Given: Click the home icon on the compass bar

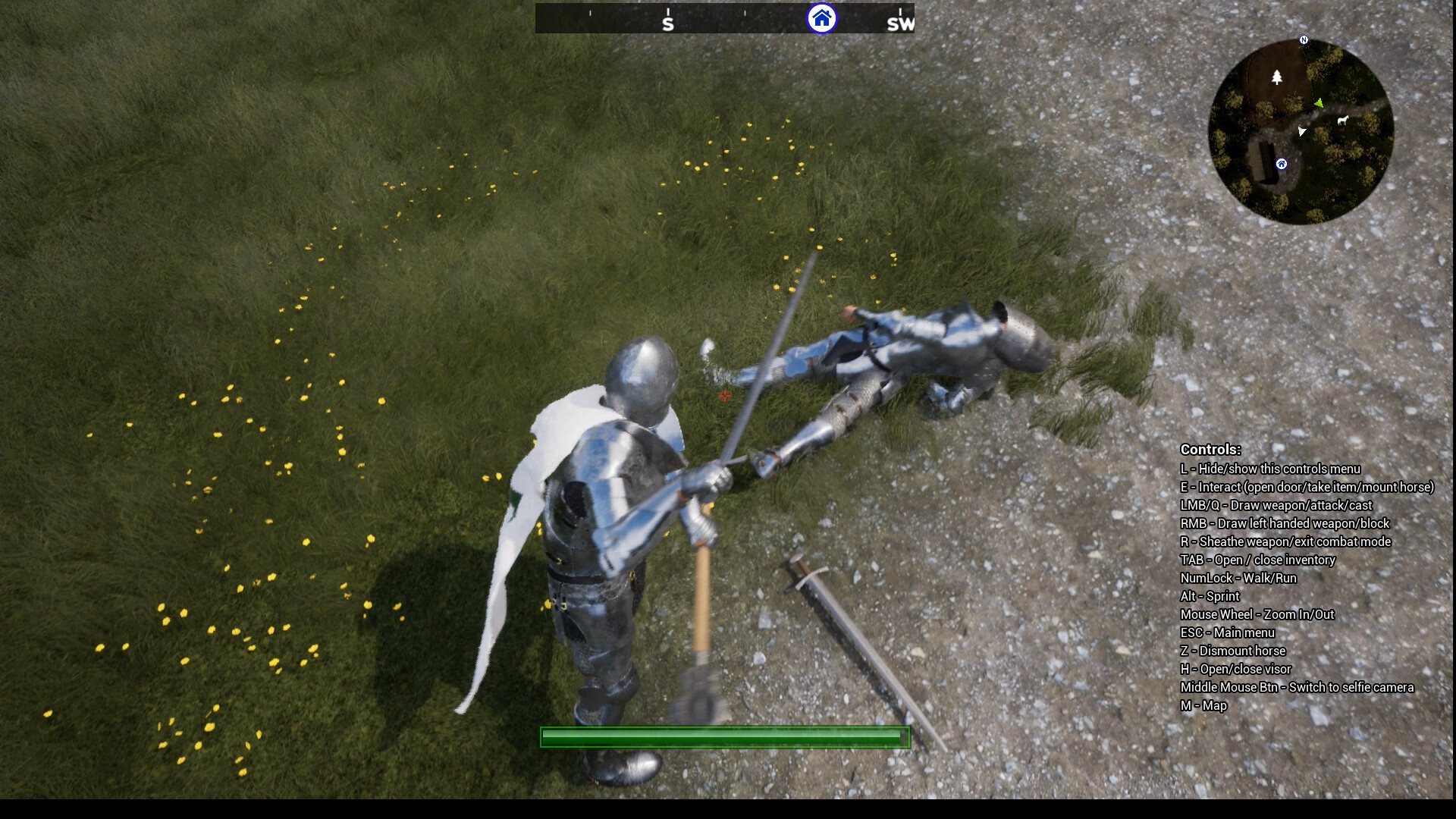Looking at the screenshot, I should [821, 20].
